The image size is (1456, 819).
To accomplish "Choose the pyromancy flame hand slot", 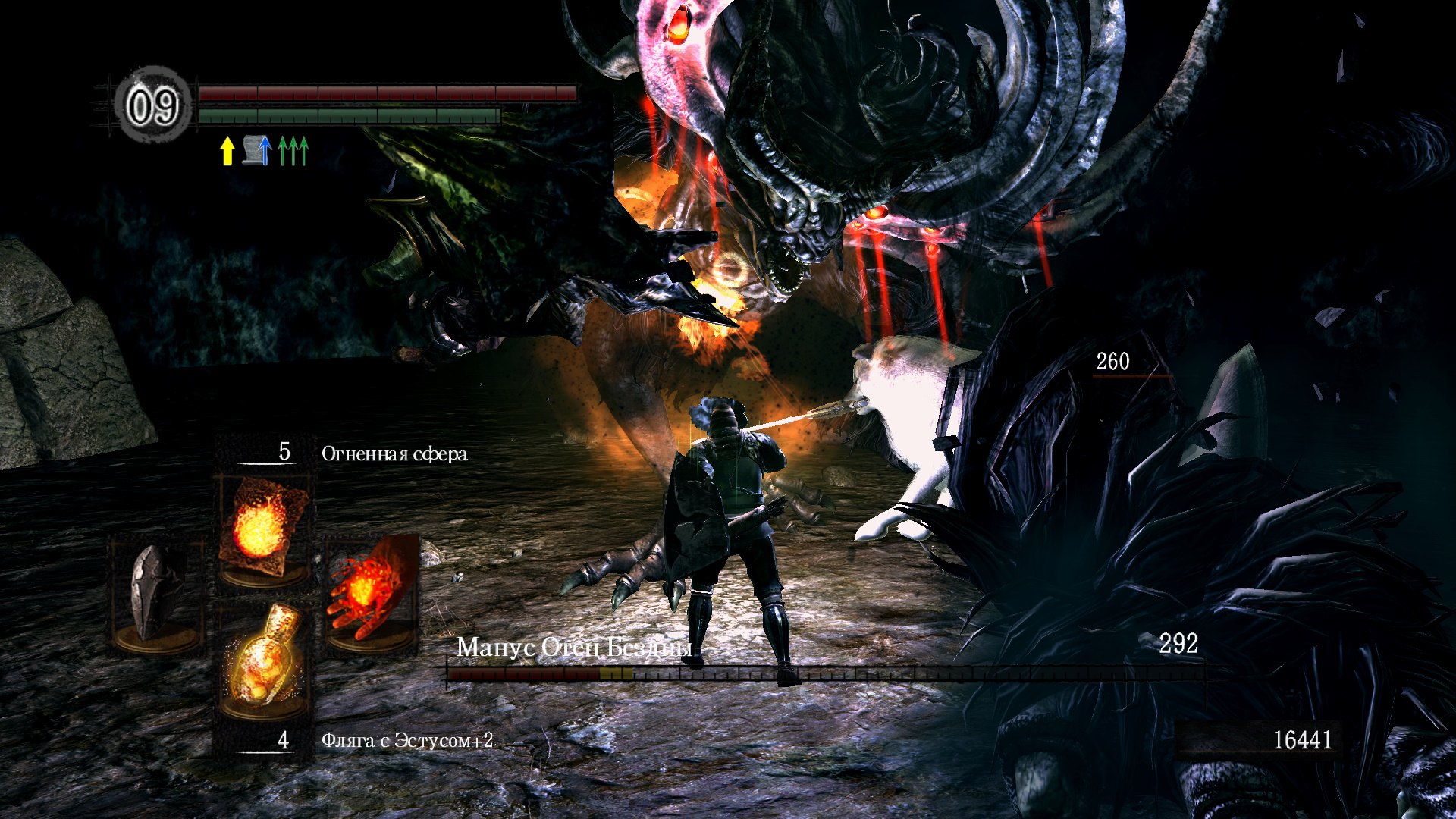I will coord(369,592).
